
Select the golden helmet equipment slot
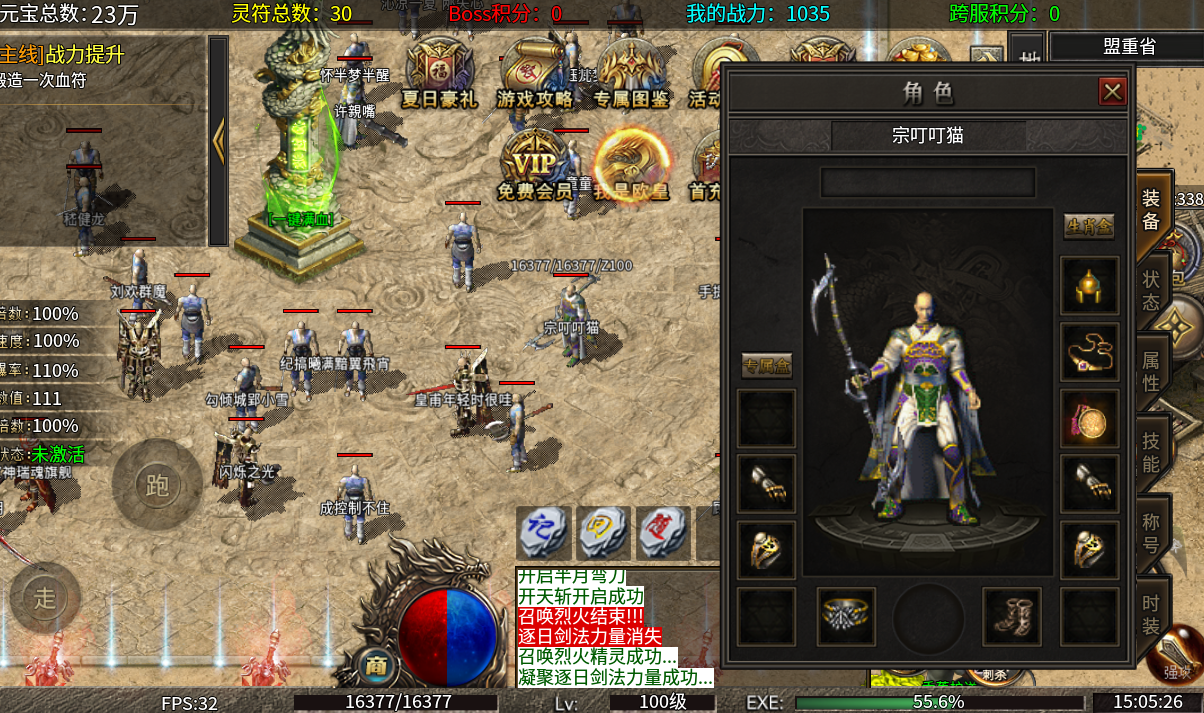1088,286
